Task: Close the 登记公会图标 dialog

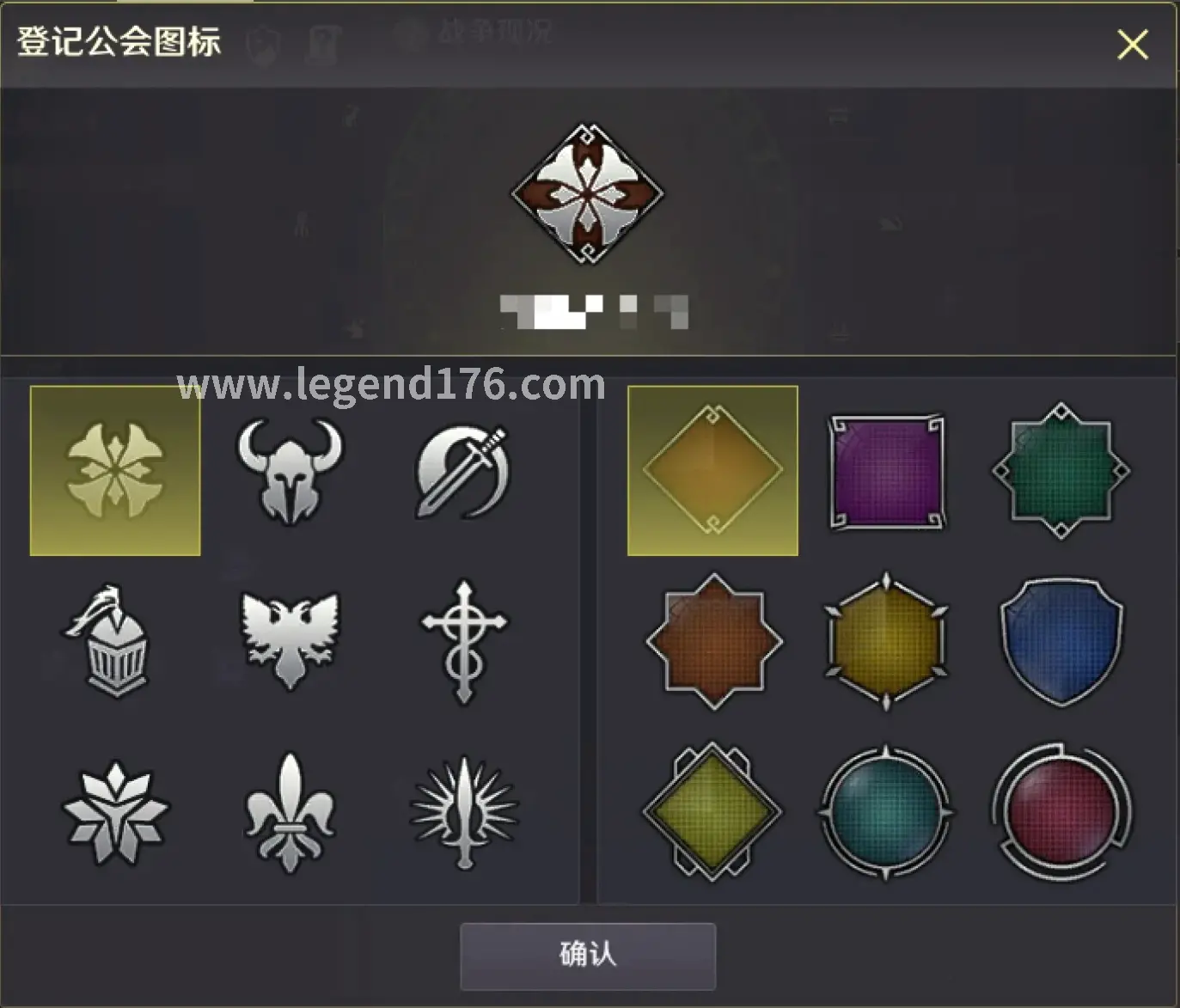Action: (x=1133, y=46)
